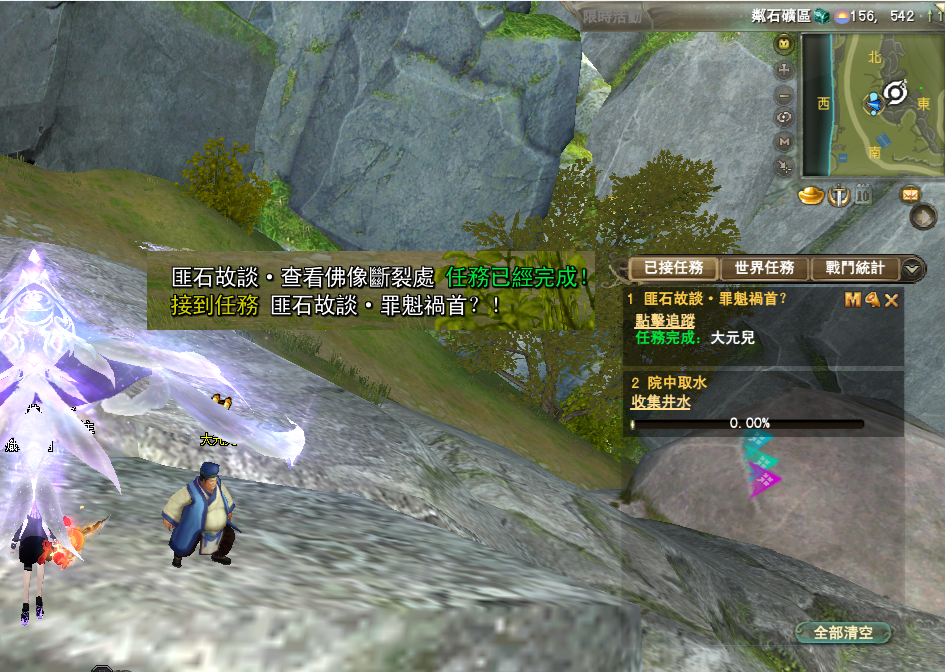
Task: Remove the first quest with the X icon
Action: pyautogui.click(x=891, y=299)
